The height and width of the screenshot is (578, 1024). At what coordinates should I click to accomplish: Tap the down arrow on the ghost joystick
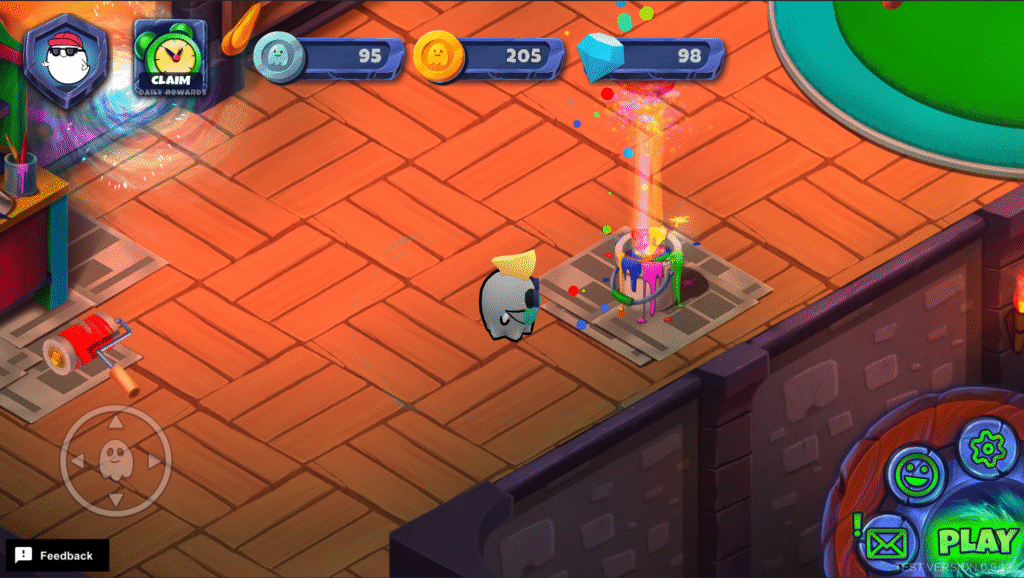[115, 499]
